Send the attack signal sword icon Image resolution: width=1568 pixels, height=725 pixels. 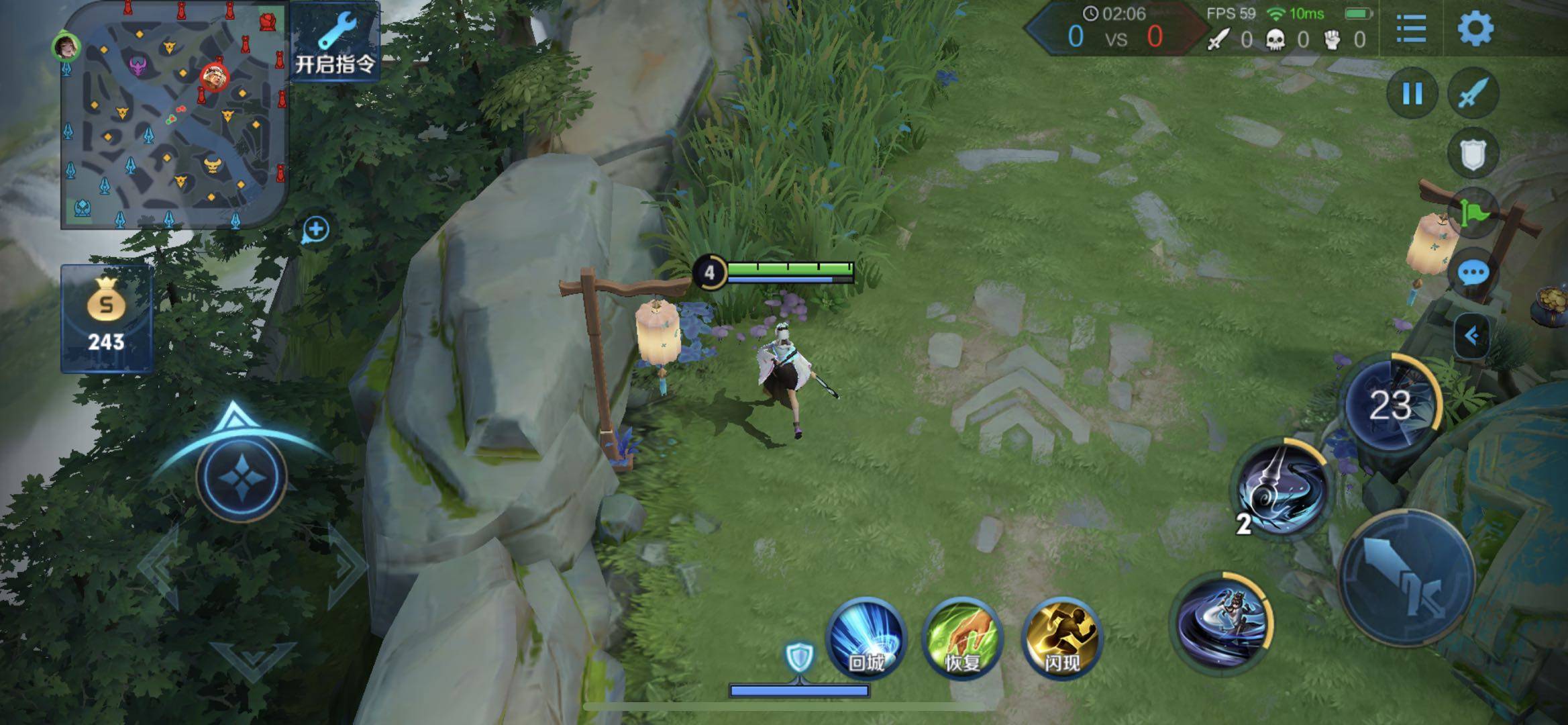1473,94
